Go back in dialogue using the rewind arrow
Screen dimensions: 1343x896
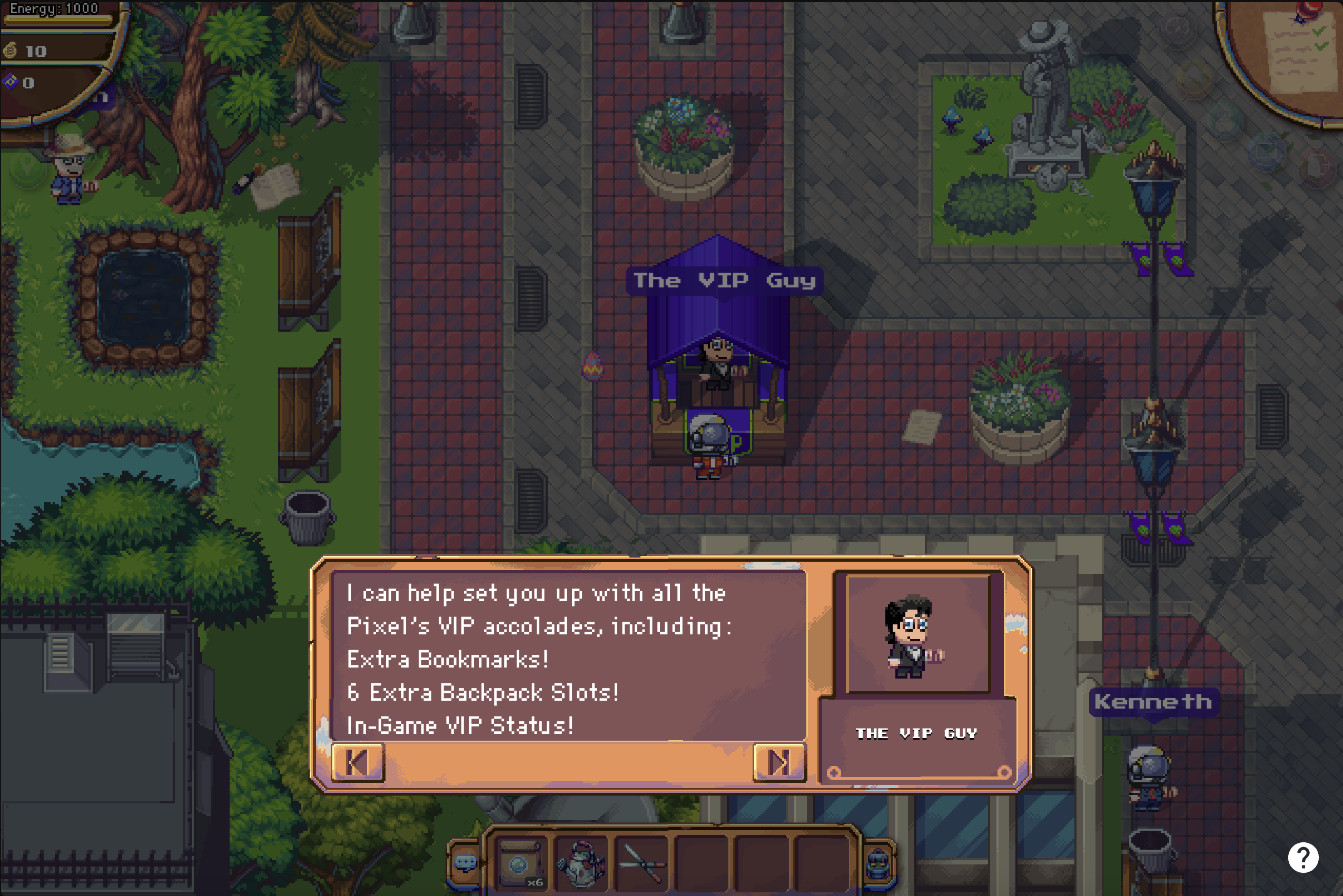click(x=359, y=761)
